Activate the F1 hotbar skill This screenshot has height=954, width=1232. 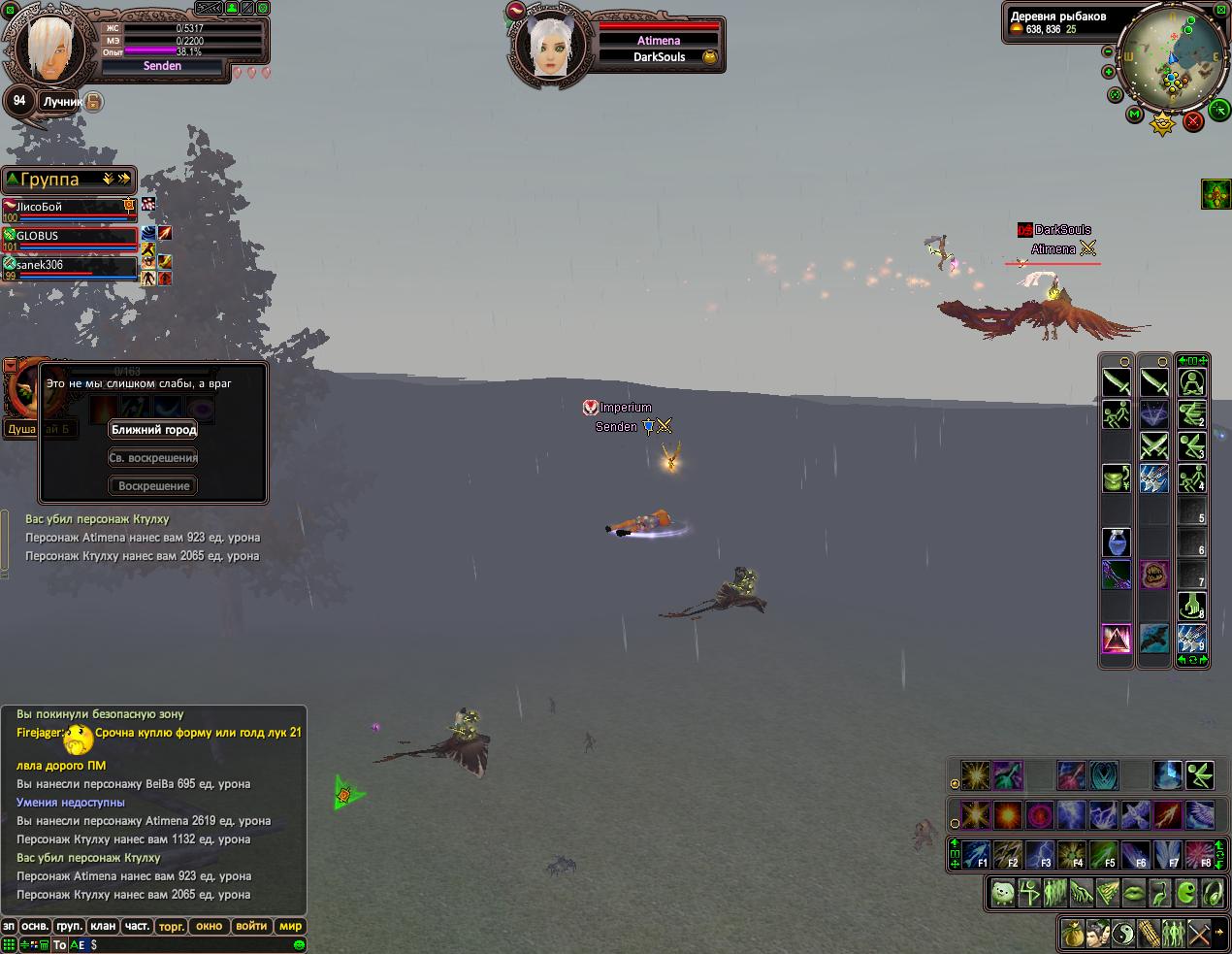click(x=976, y=856)
